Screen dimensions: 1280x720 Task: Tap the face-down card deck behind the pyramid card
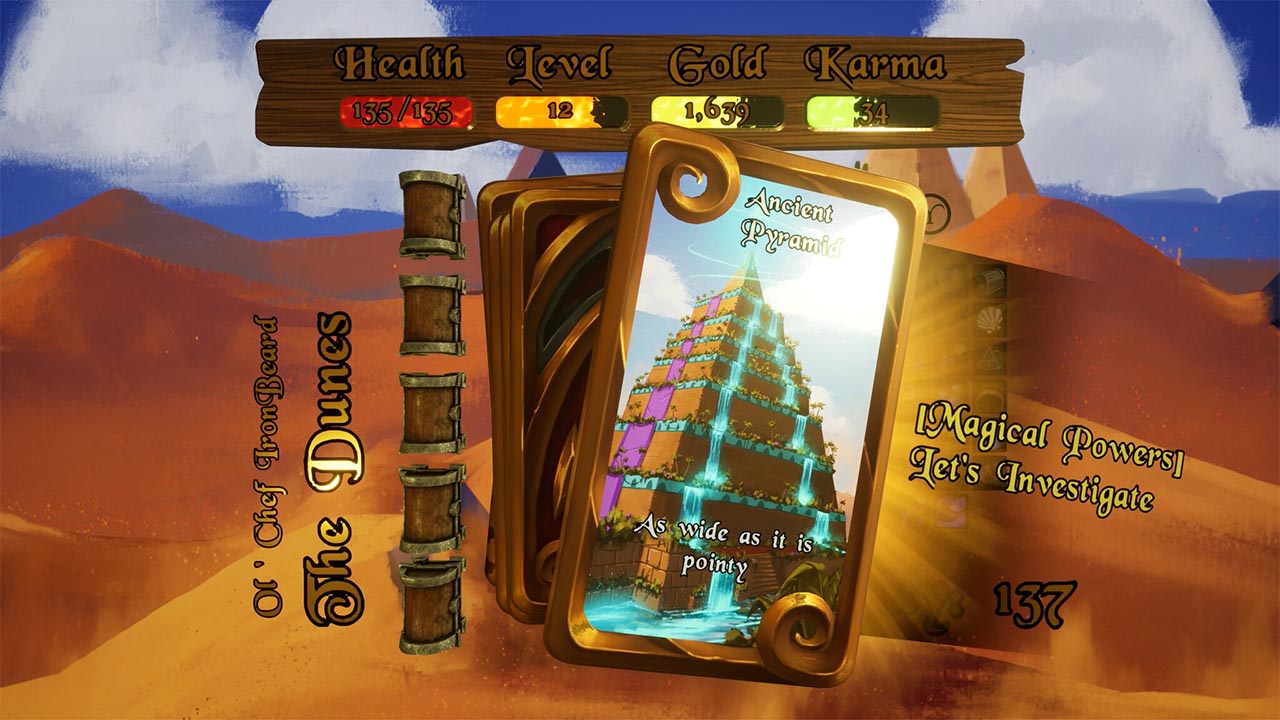tap(540, 390)
